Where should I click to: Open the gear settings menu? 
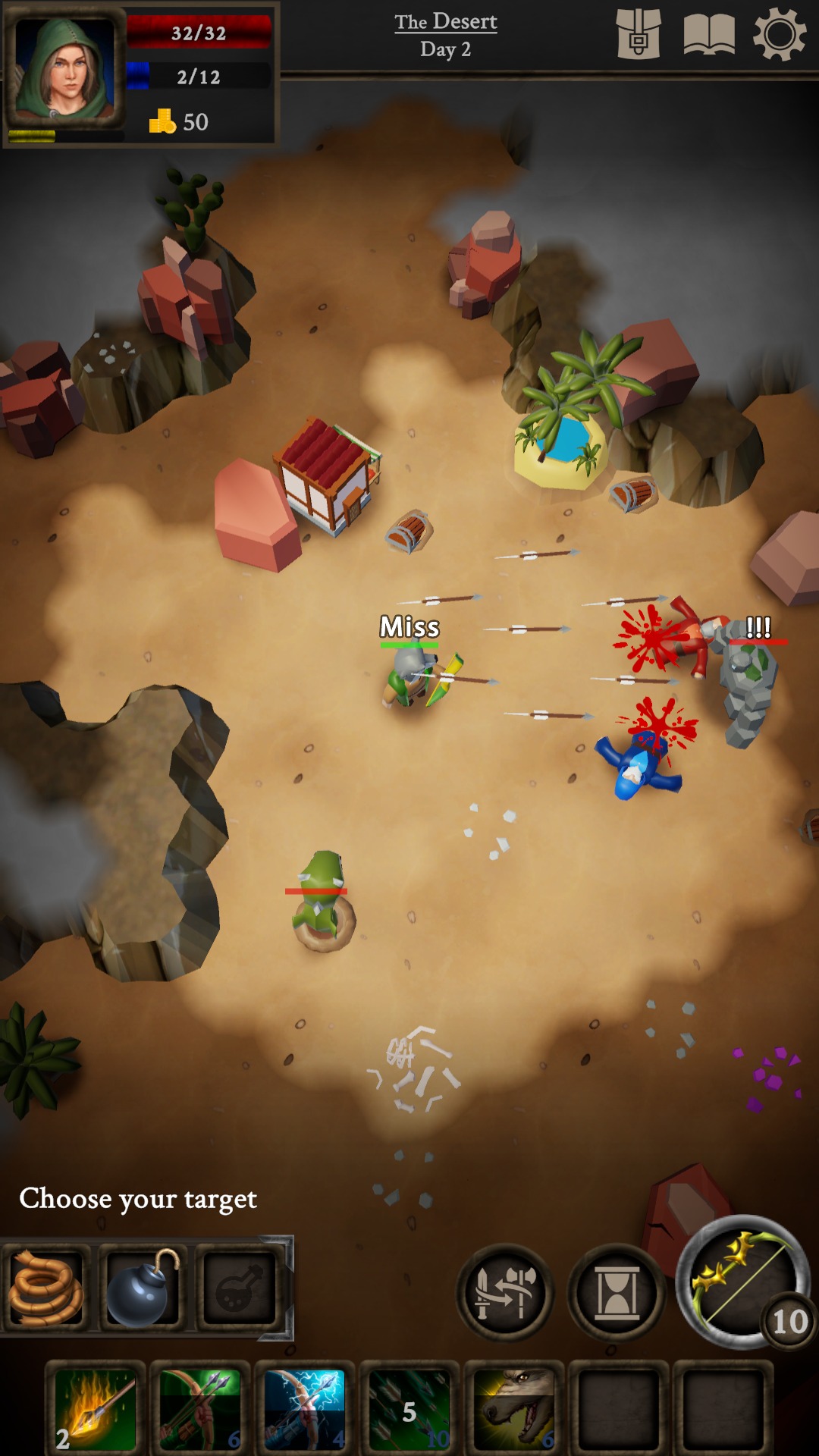click(x=779, y=35)
